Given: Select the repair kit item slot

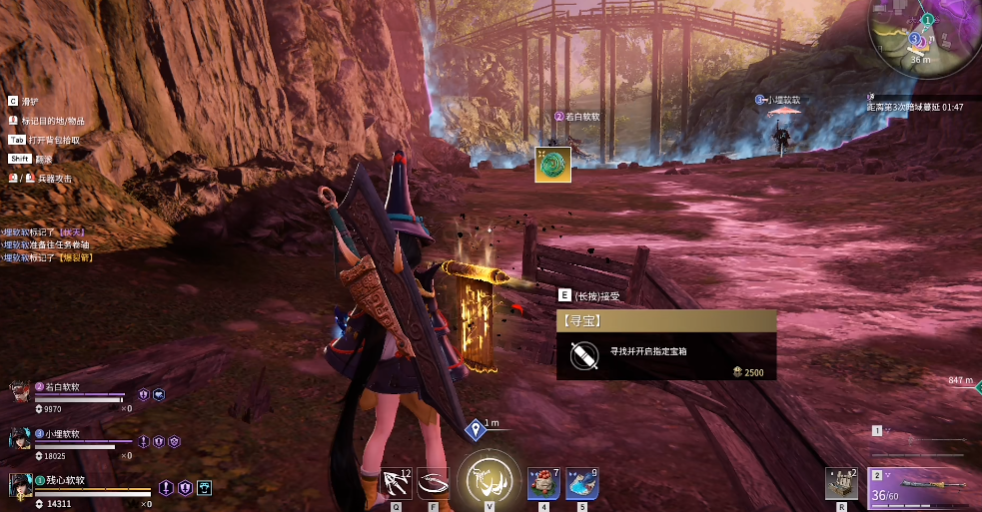Looking at the screenshot, I should pos(841,484).
